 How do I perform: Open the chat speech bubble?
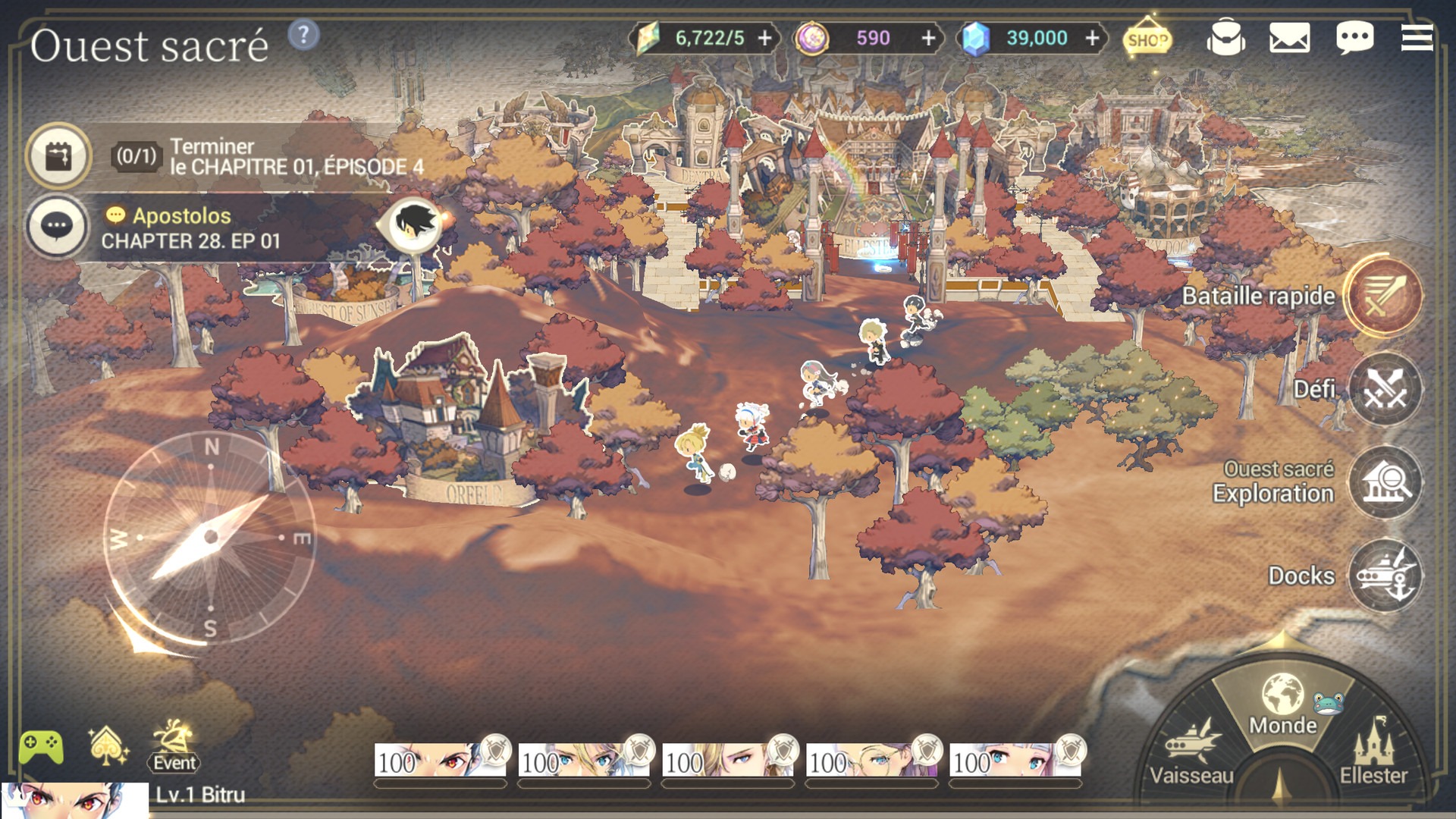tap(1354, 37)
